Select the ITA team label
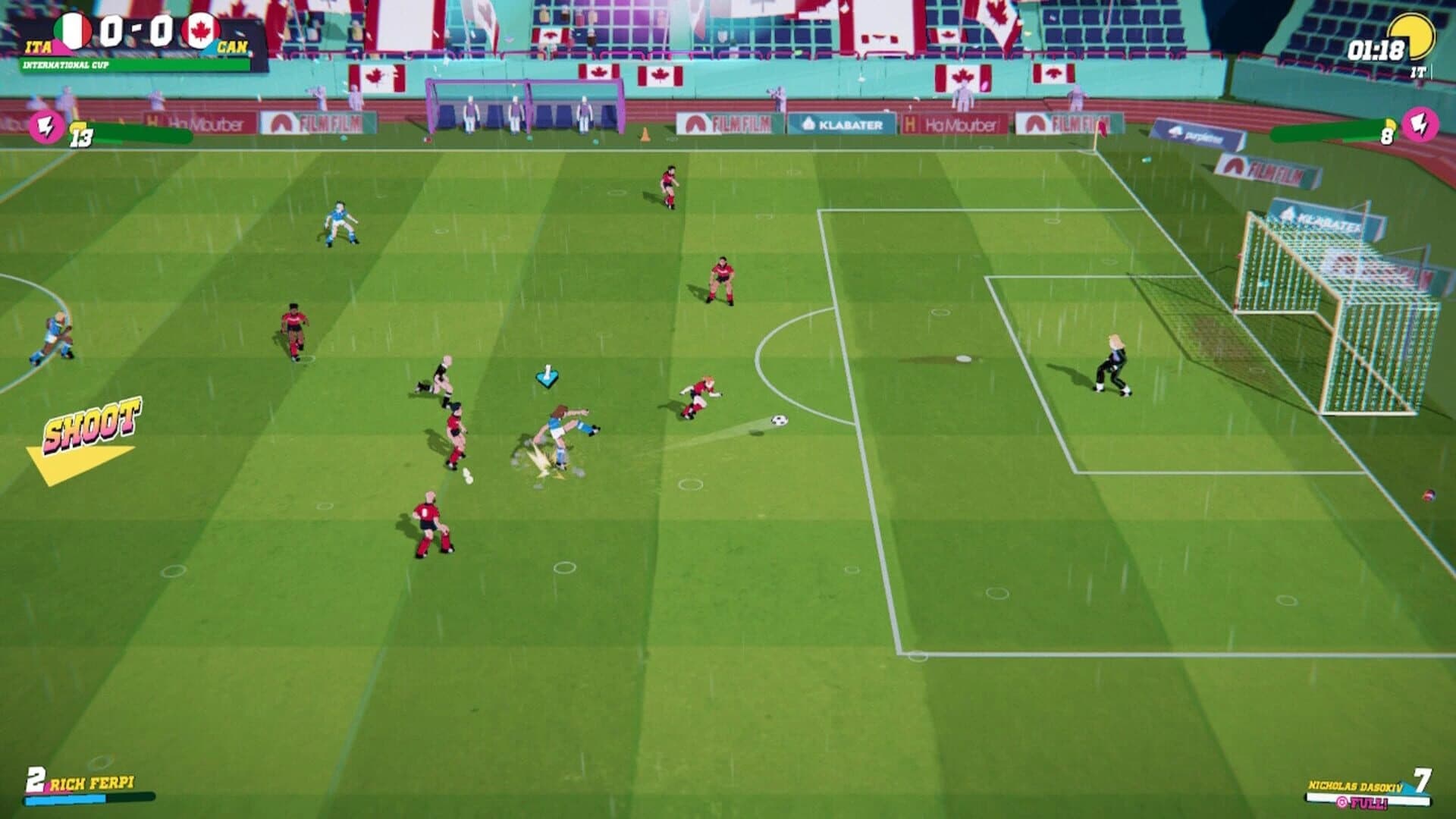This screenshot has width=1456, height=819. pyautogui.click(x=39, y=45)
